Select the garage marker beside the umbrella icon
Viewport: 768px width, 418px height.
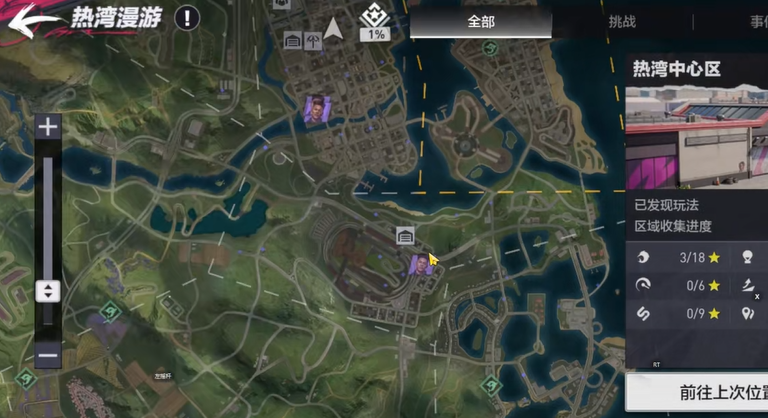pyautogui.click(x=293, y=41)
